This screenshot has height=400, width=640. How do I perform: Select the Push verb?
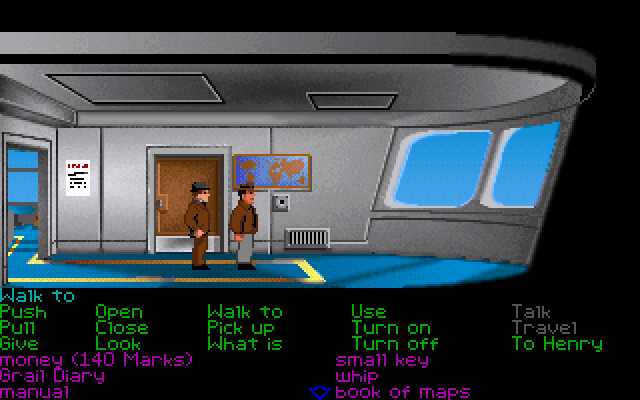click(x=23, y=312)
